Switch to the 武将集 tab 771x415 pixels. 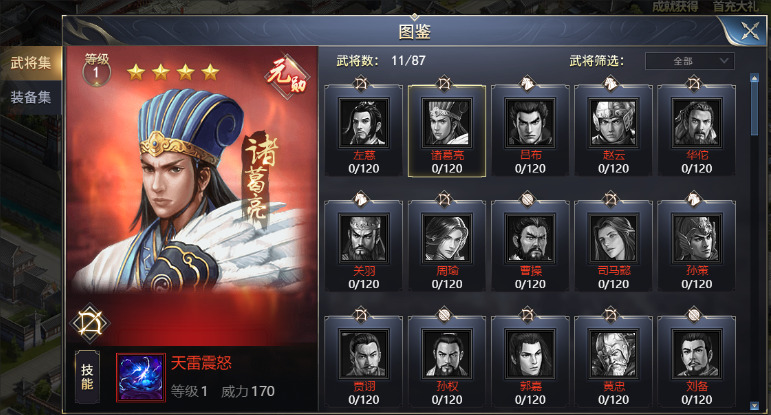tap(30, 63)
